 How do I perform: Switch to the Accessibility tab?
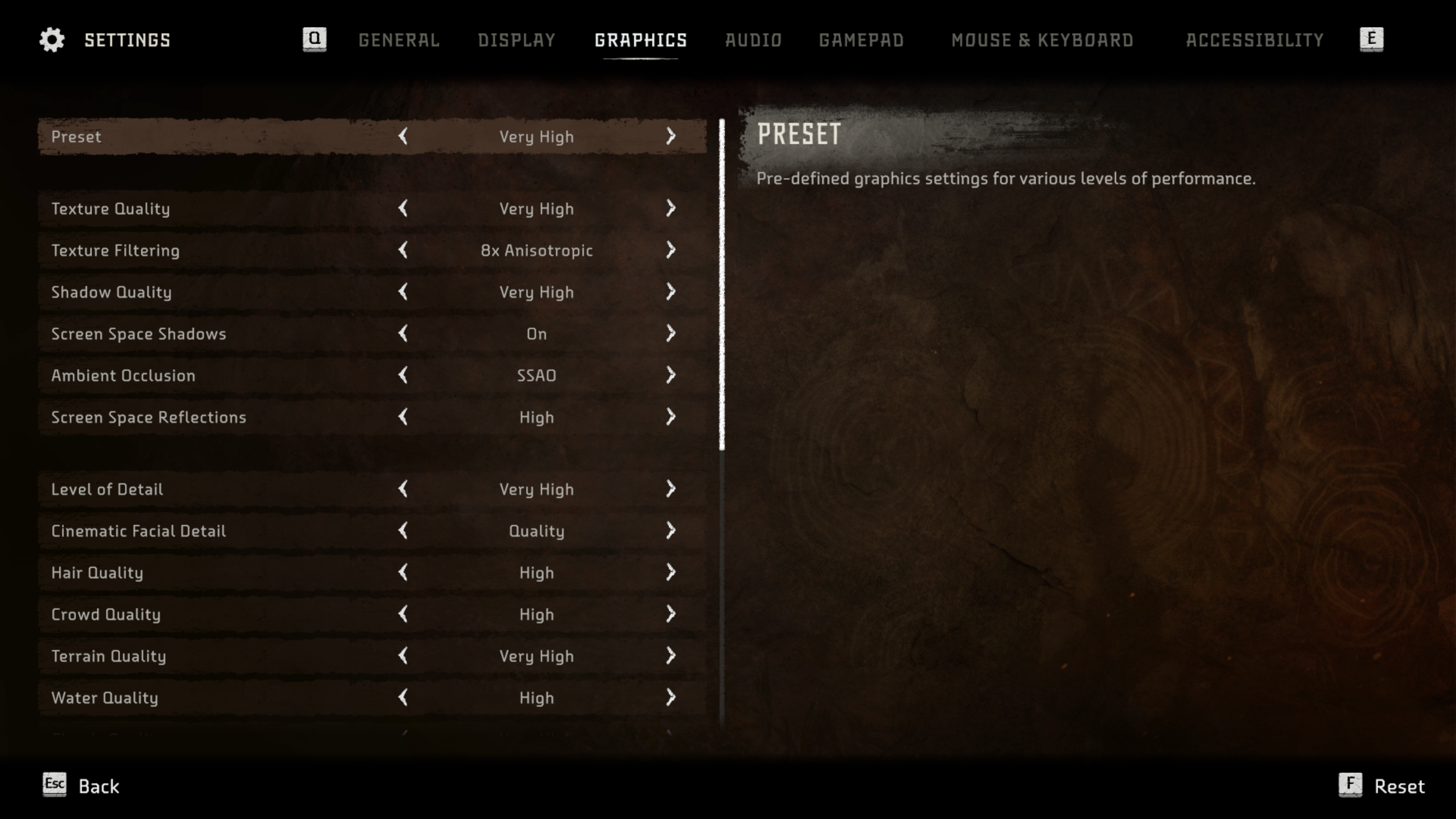point(1254,40)
